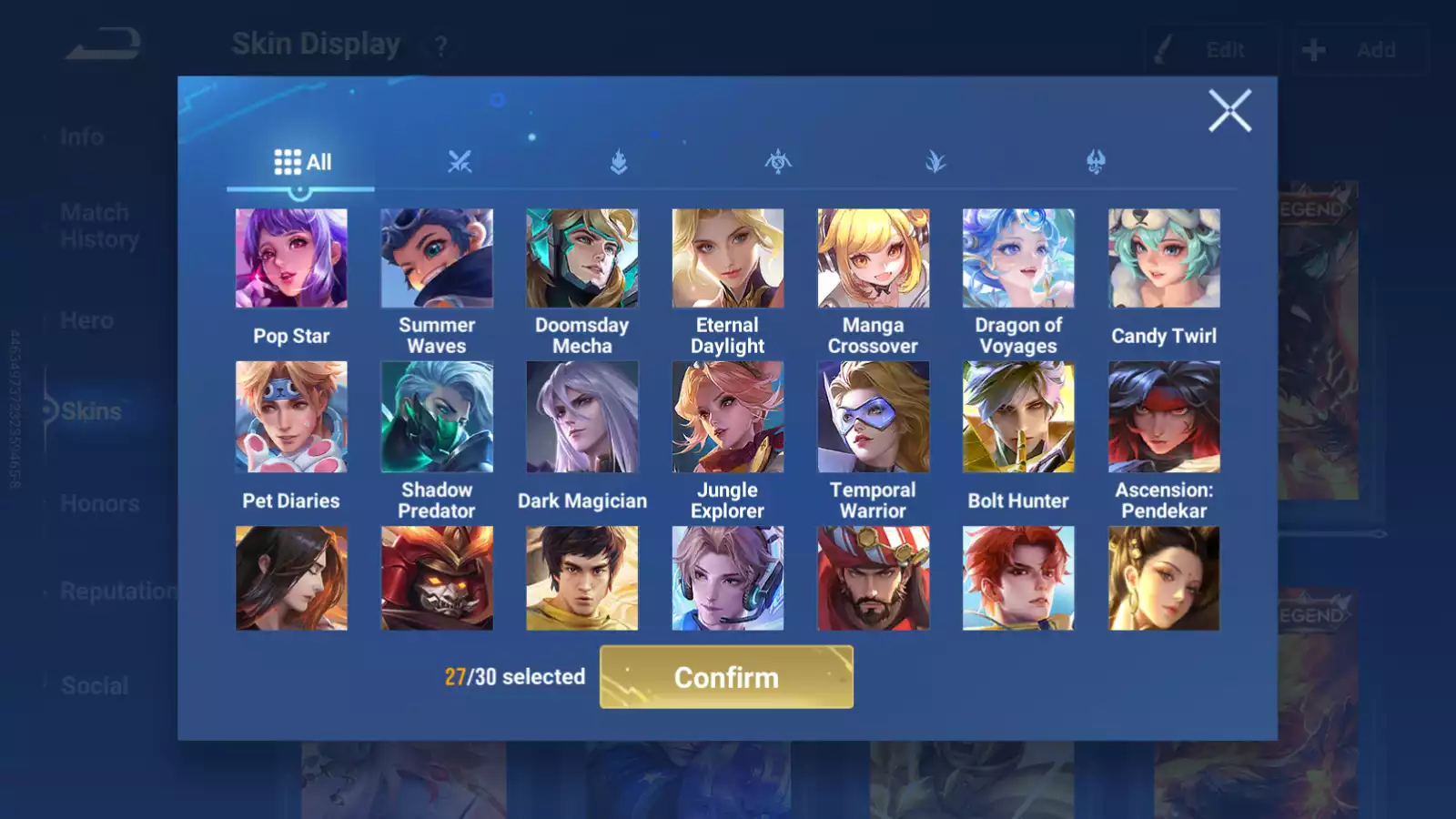Close the skin selection dialog
1456x819 pixels.
pos(1229,111)
